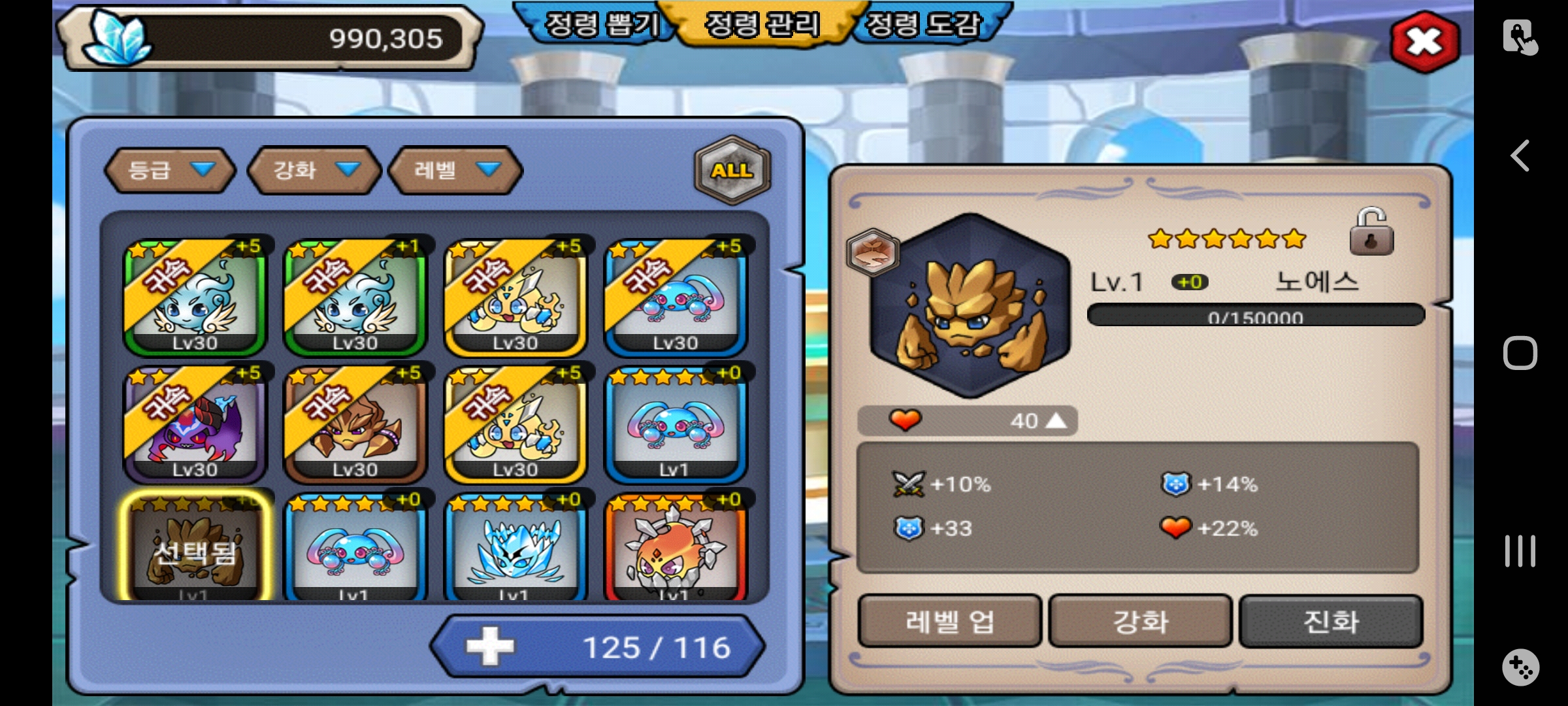The image size is (1568, 706).
Task: Switch to the 정령 뽑기 tab
Action: click(x=600, y=25)
